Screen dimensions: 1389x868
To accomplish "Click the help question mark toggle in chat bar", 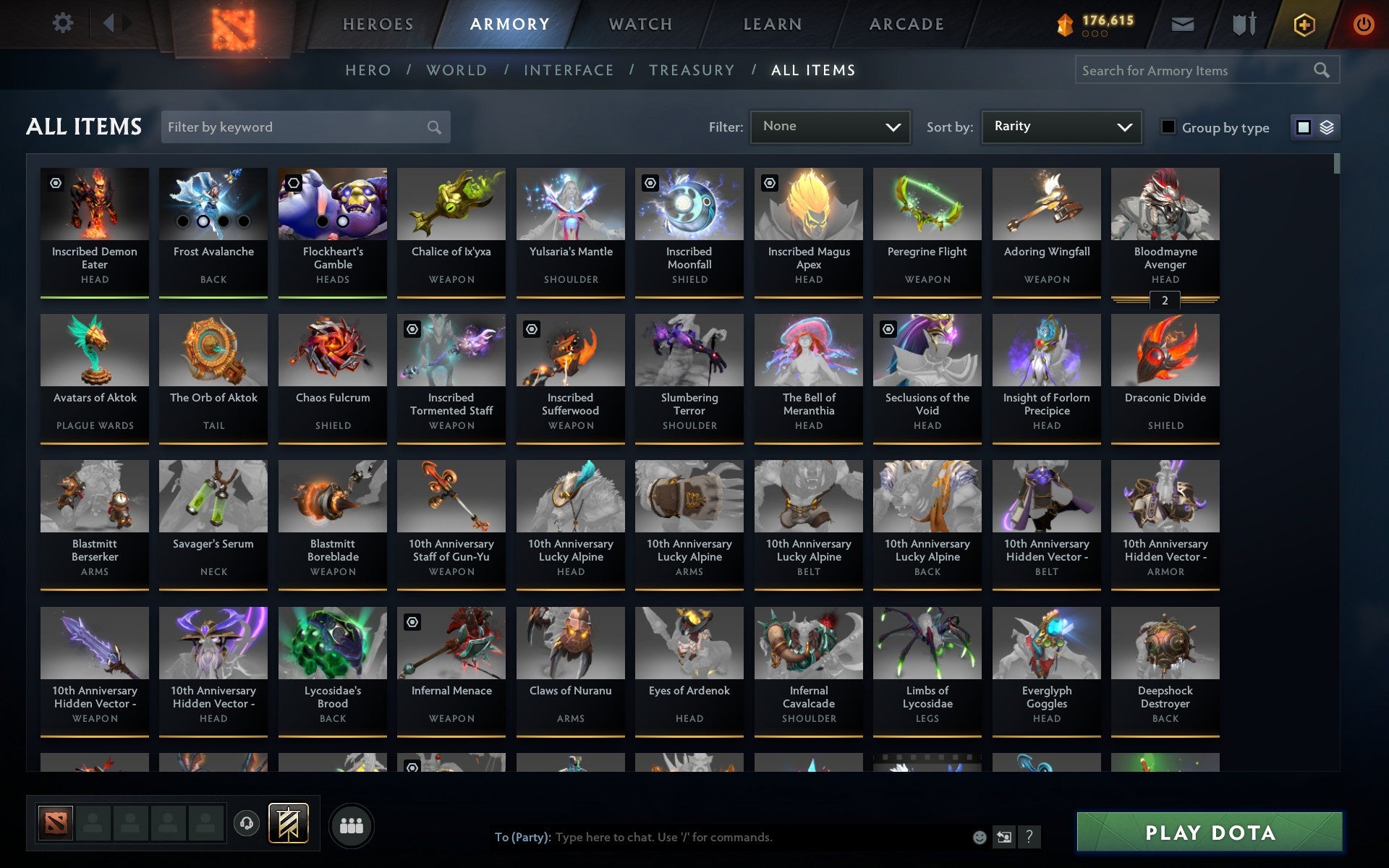I will (x=1029, y=837).
